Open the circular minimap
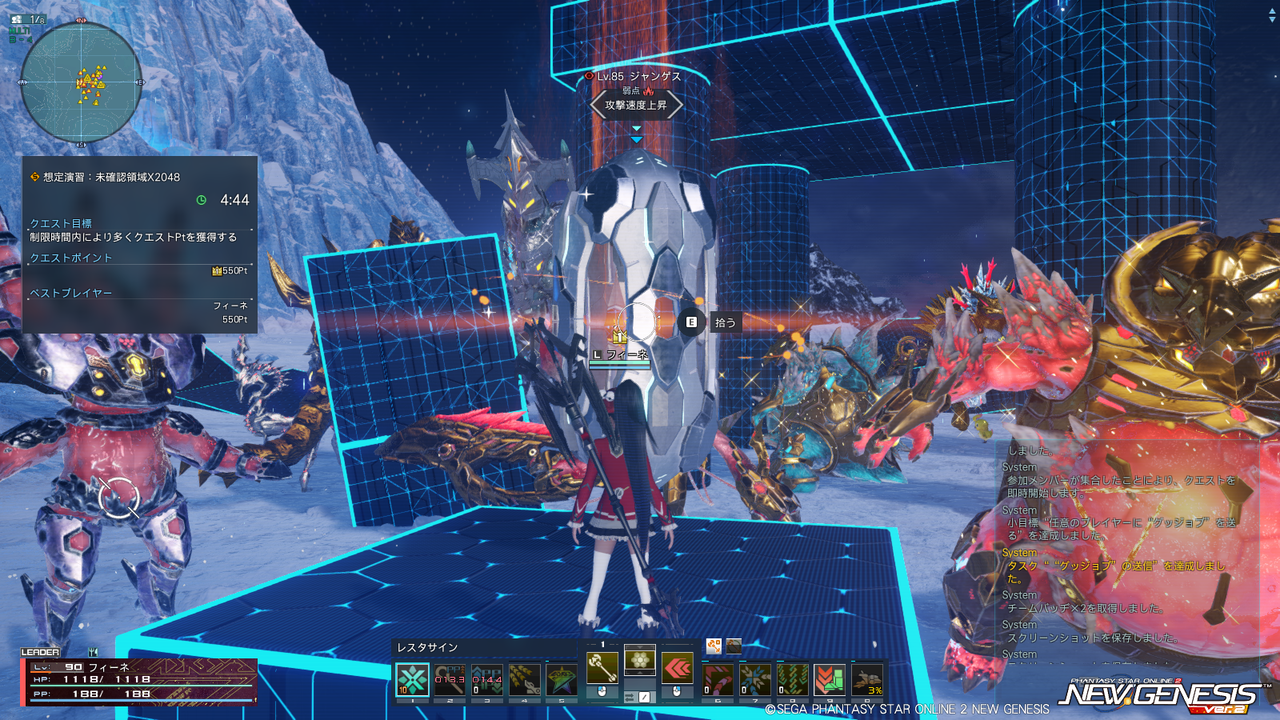Viewport: 1280px width, 720px height. click(81, 82)
